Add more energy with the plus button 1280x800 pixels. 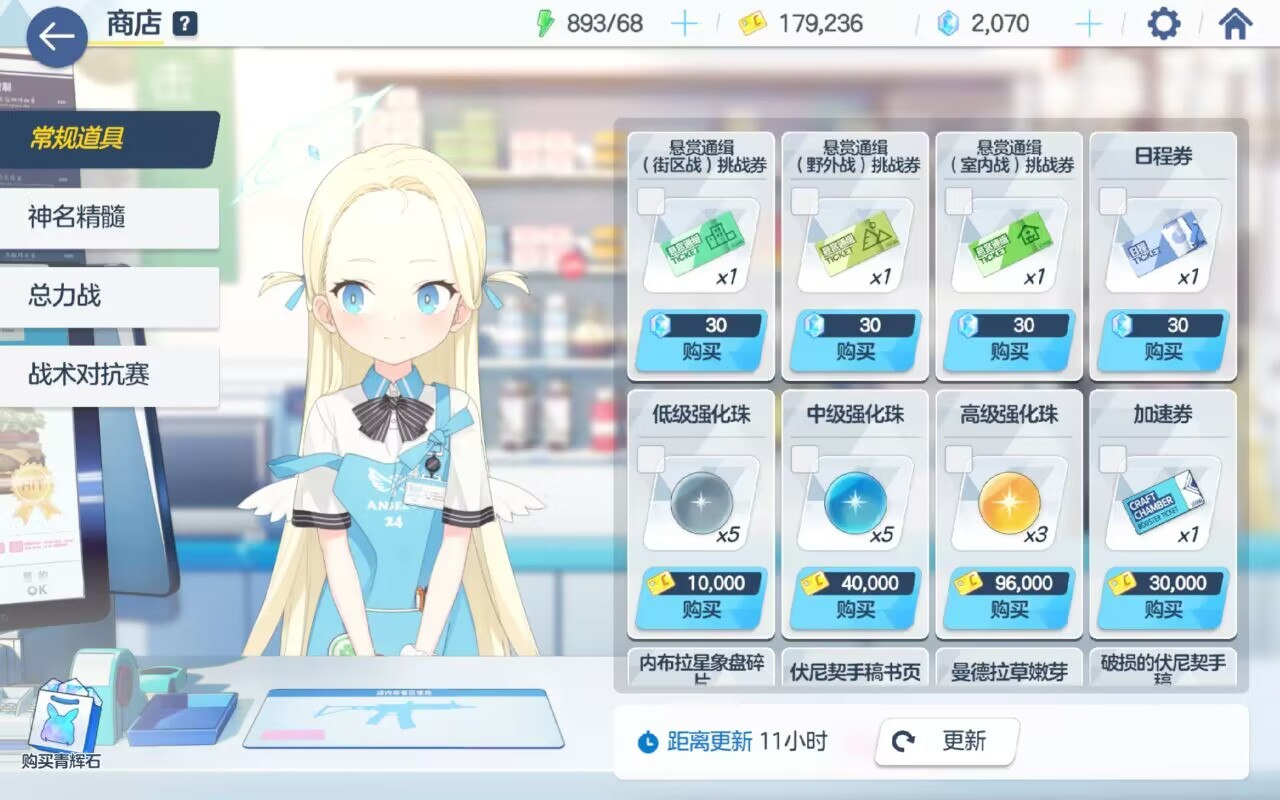pos(684,24)
